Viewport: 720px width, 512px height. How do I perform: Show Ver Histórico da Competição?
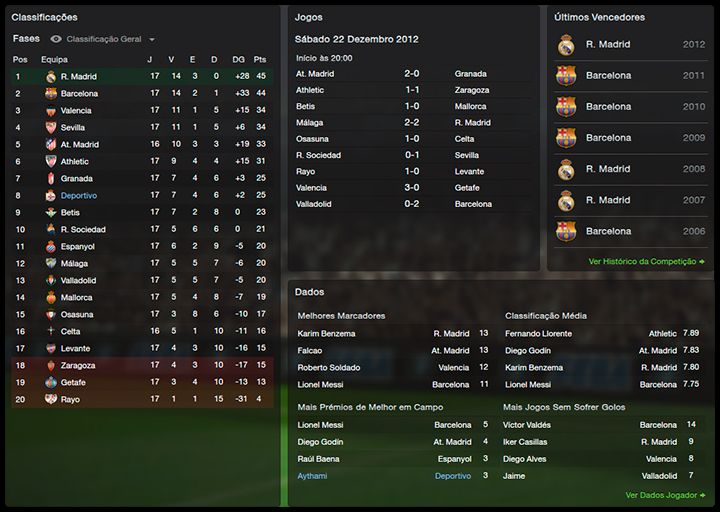click(x=647, y=261)
